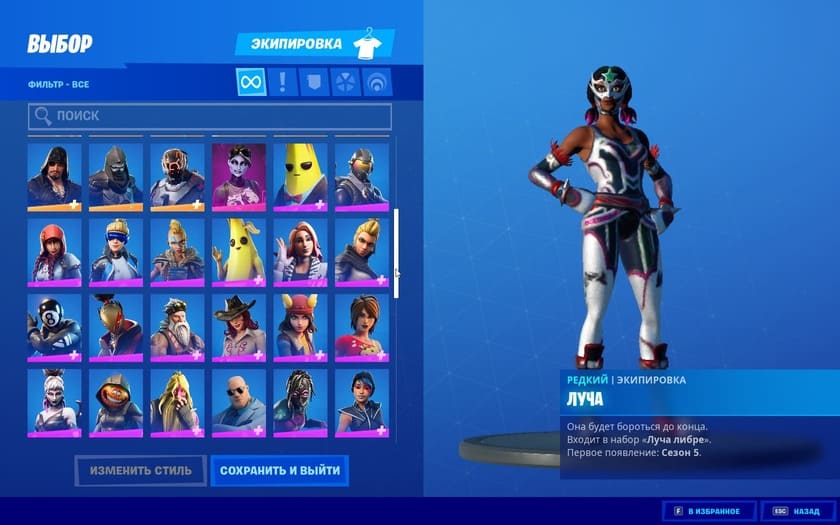Pick the smiling banana Peely outfit
Screen dimensions: 840x525
coord(239,251)
